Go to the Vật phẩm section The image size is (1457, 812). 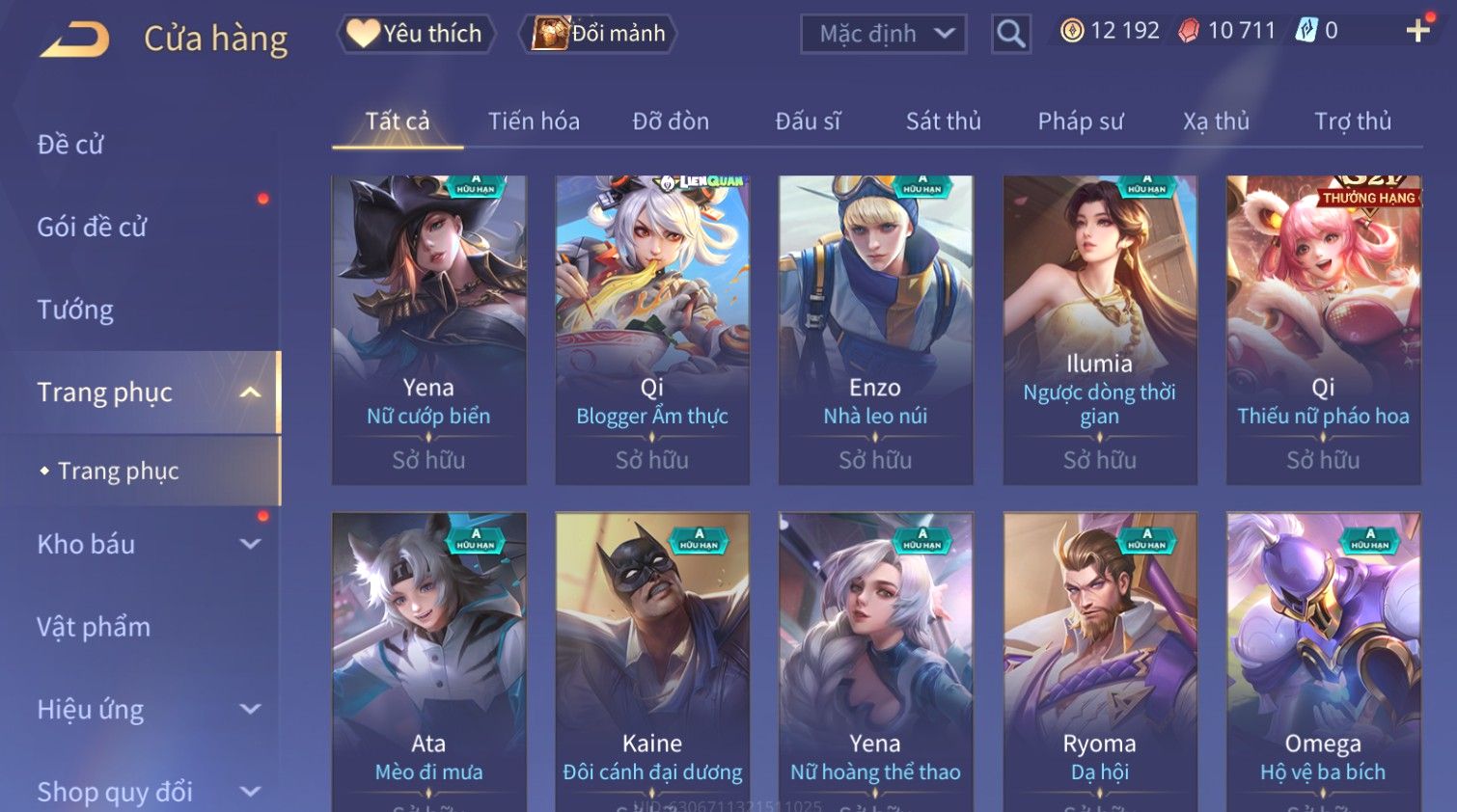[x=94, y=627]
